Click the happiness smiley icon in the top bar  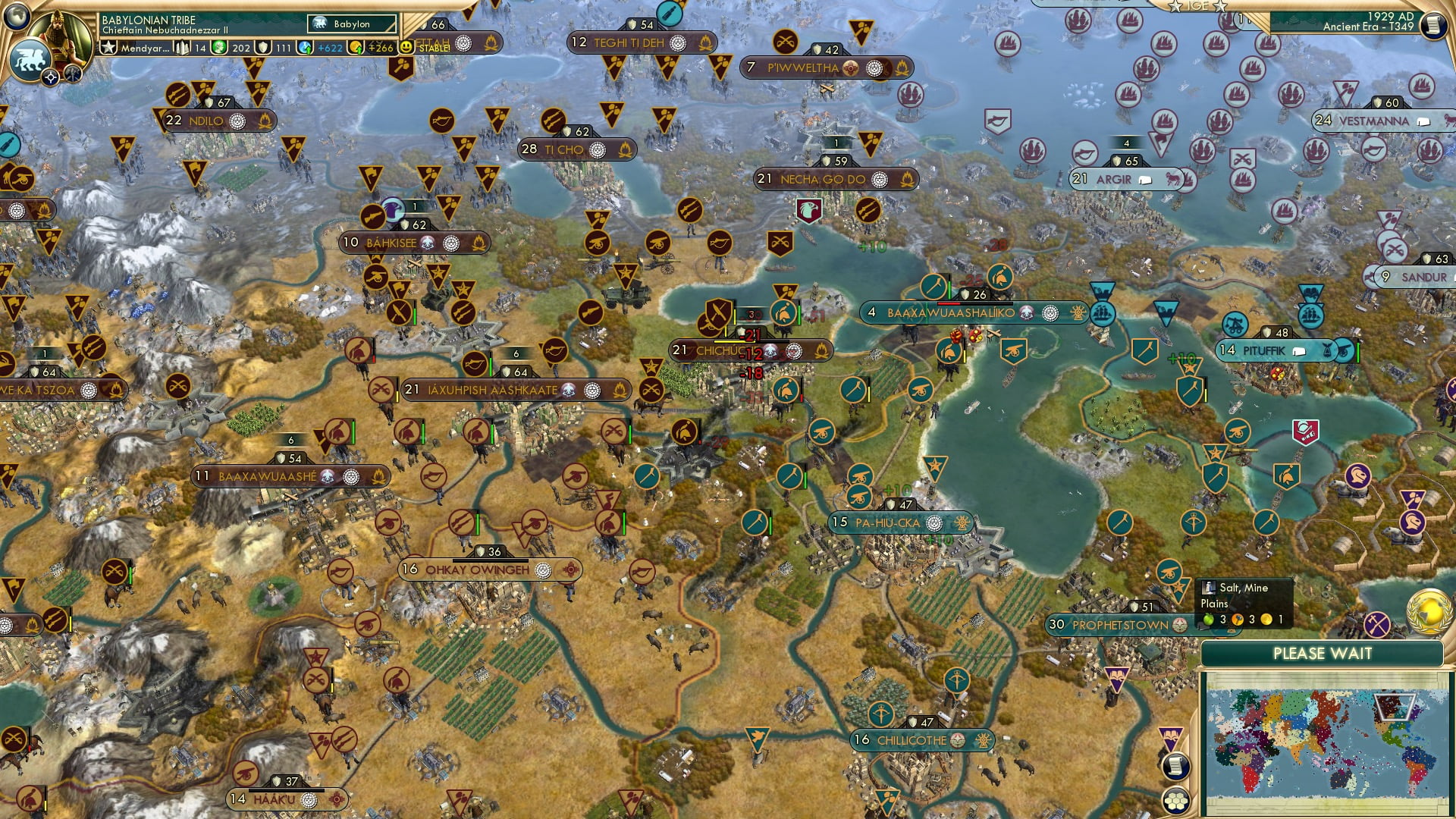[x=405, y=48]
